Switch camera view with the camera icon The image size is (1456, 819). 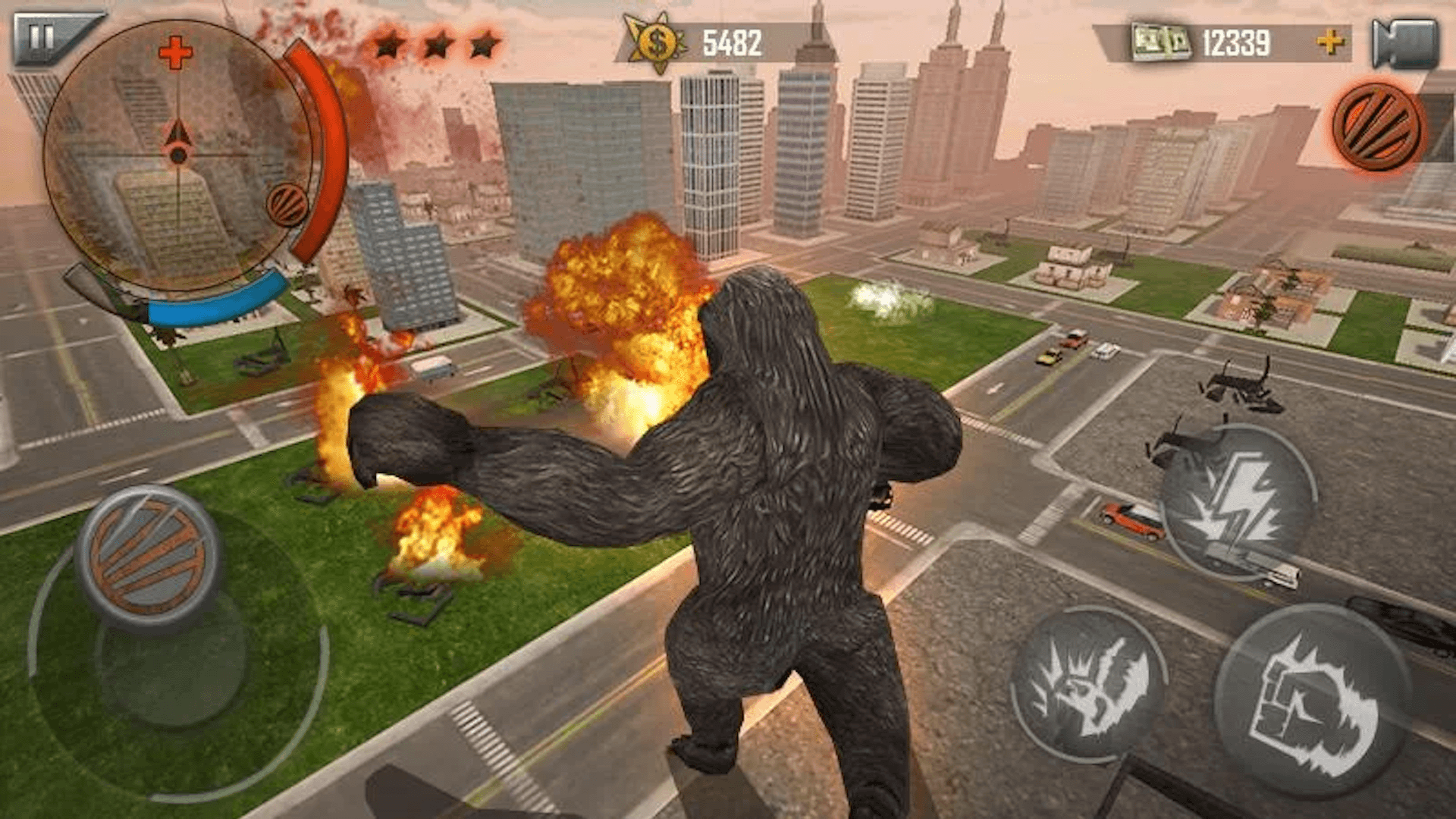1405,43
